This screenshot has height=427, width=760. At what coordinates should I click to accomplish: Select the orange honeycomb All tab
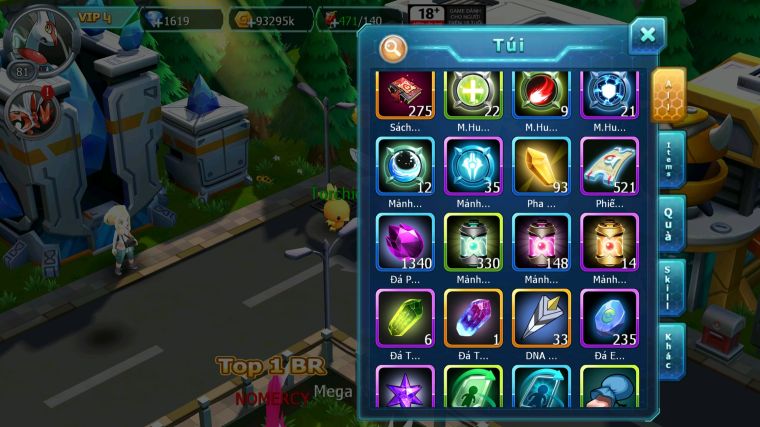(x=668, y=94)
